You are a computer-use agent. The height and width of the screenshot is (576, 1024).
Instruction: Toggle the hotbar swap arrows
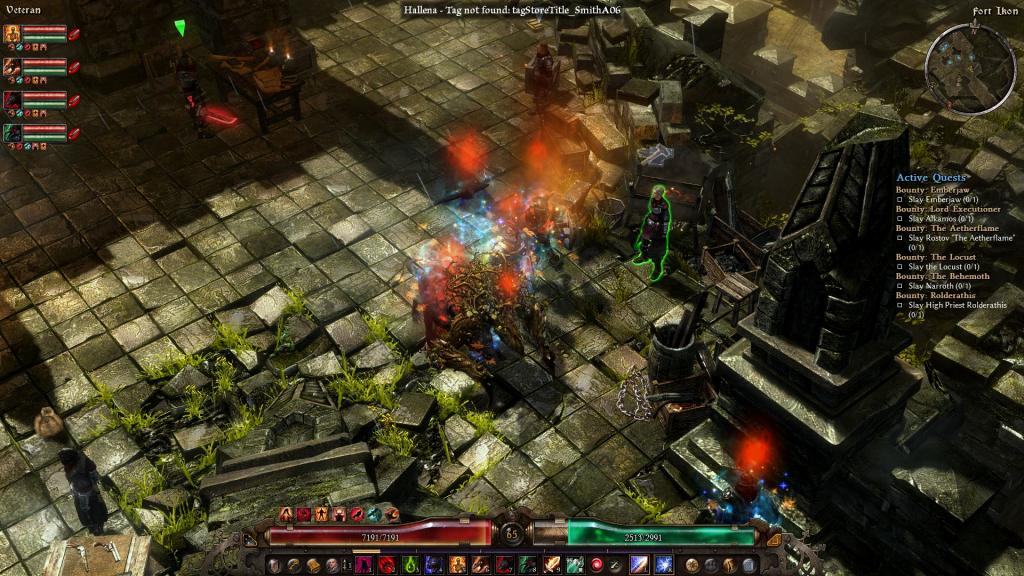[346, 565]
